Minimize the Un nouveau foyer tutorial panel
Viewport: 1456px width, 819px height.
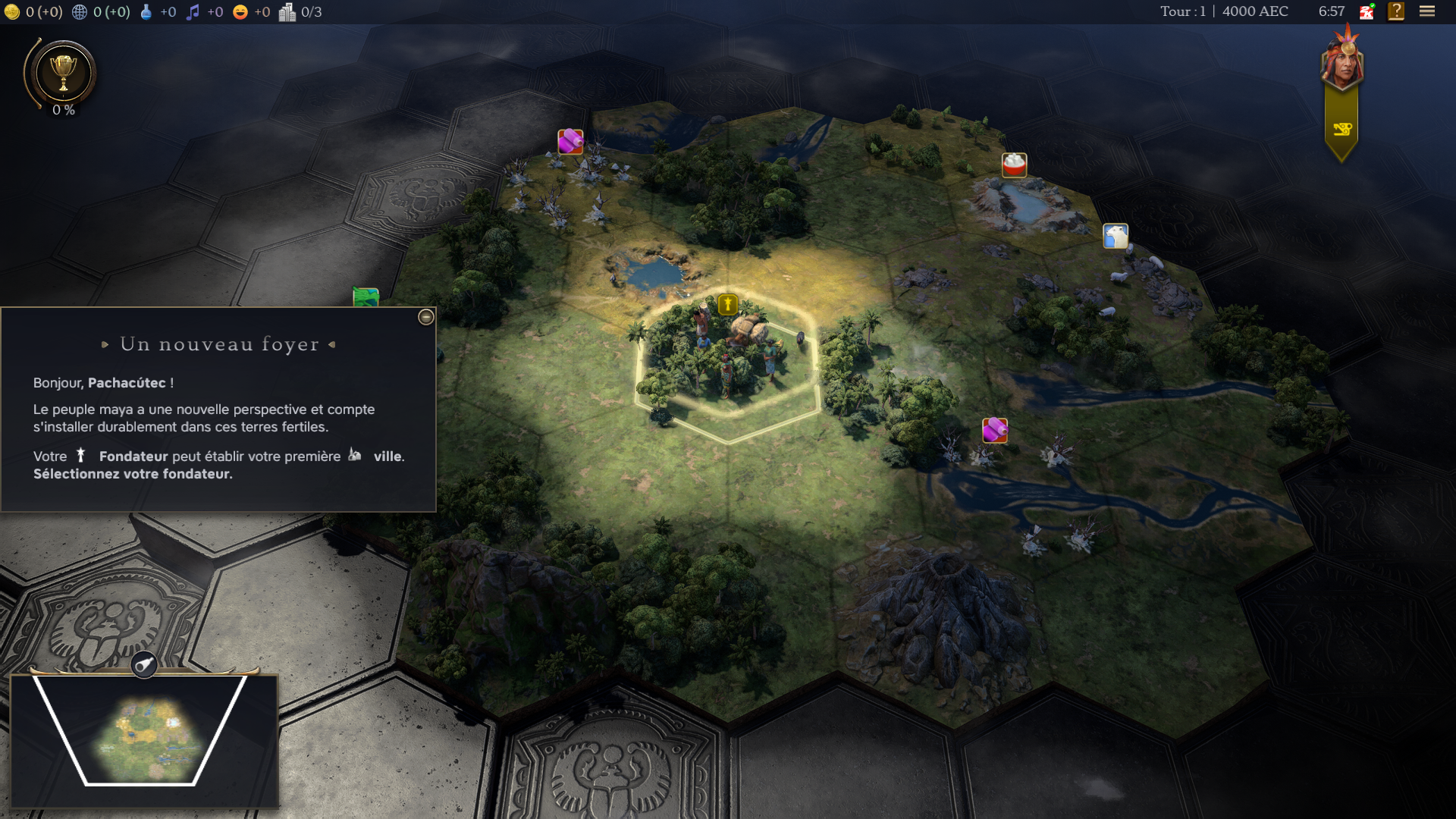(426, 317)
